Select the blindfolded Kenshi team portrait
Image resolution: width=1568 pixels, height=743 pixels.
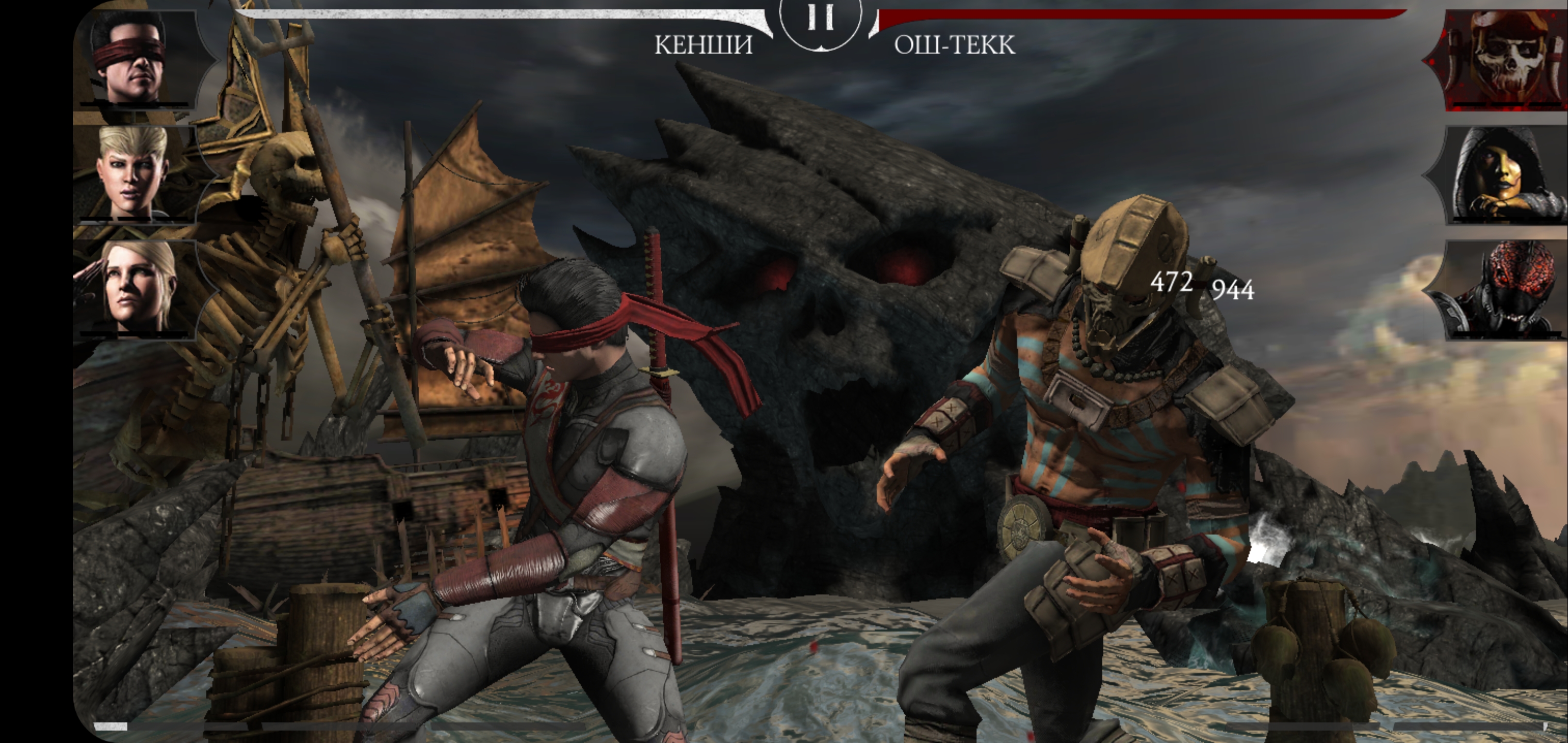pos(135,60)
